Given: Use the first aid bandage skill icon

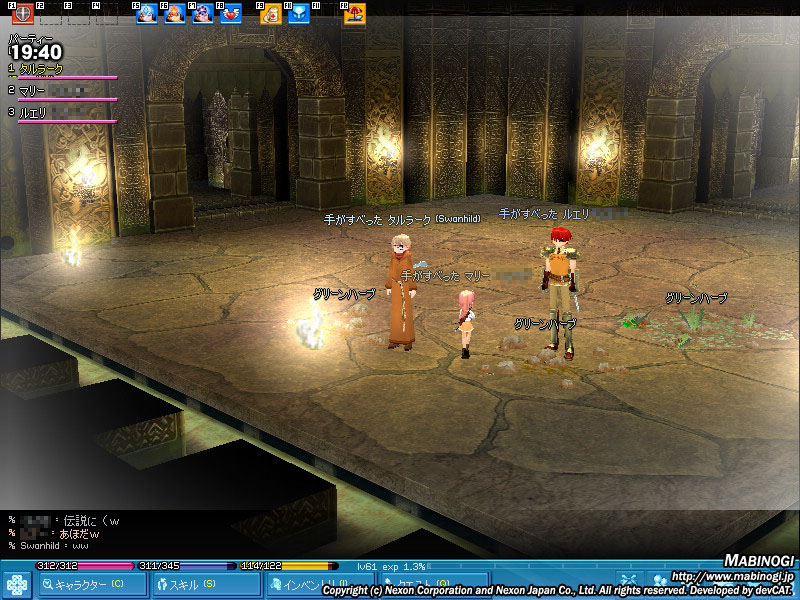Looking at the screenshot, I should click(270, 14).
